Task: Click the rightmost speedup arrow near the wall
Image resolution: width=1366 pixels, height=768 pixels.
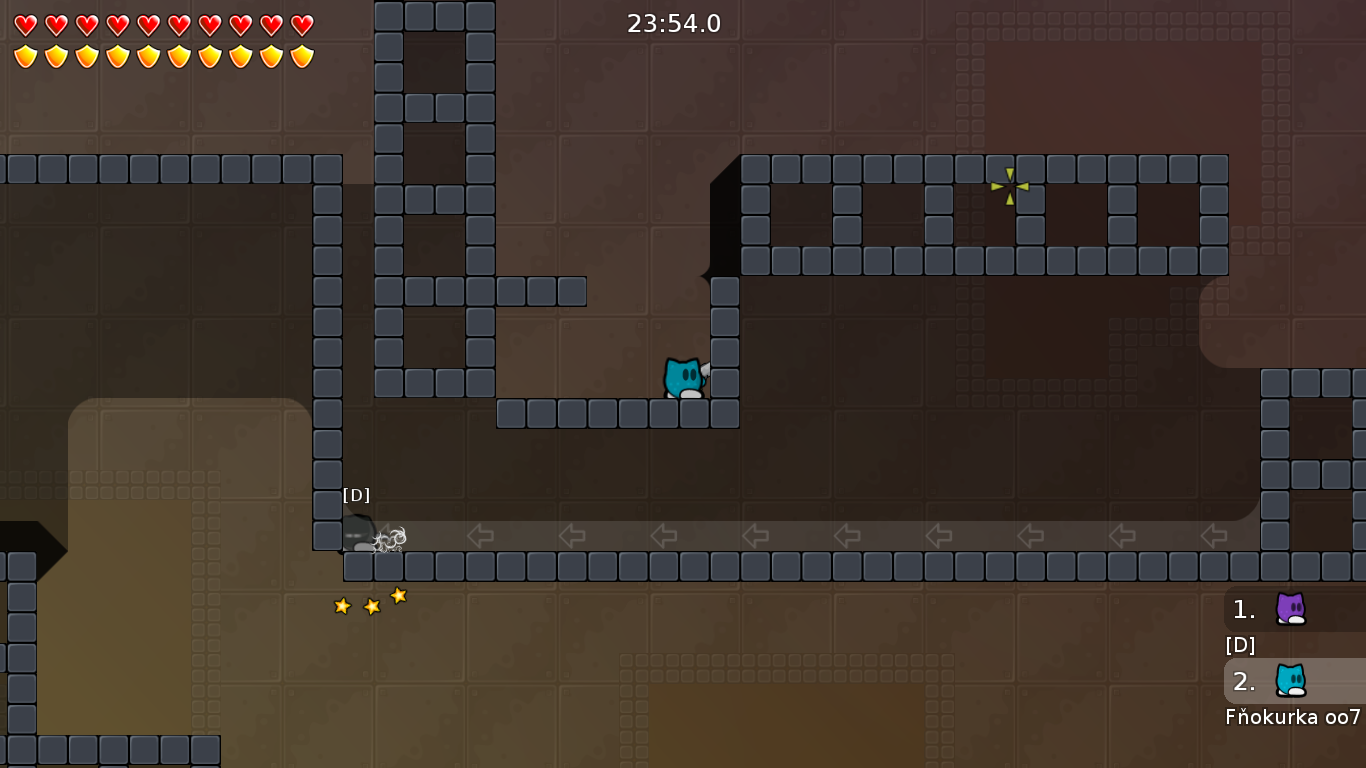Action: (x=1213, y=536)
